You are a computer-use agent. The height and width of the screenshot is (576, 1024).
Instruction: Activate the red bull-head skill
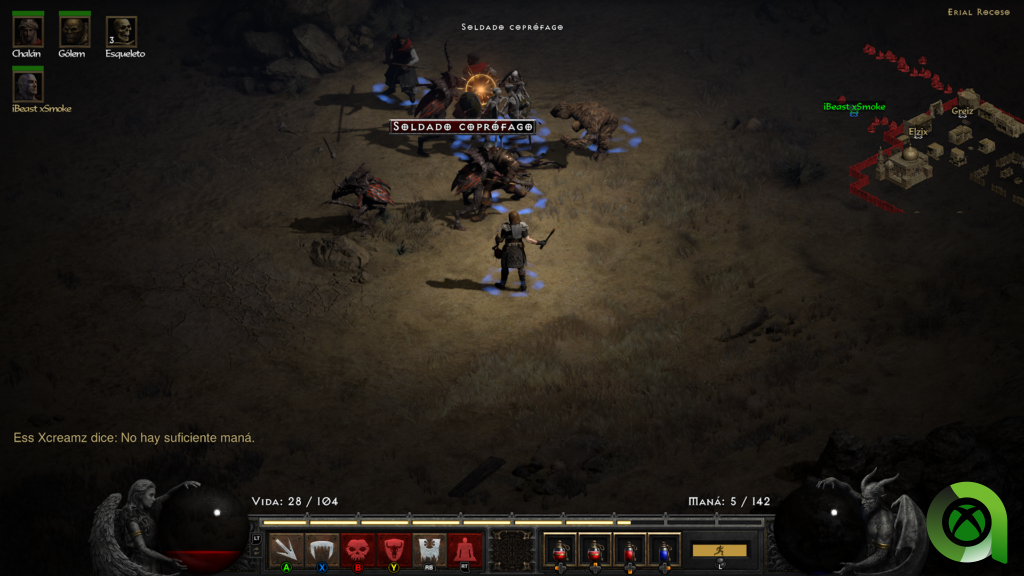click(x=393, y=550)
